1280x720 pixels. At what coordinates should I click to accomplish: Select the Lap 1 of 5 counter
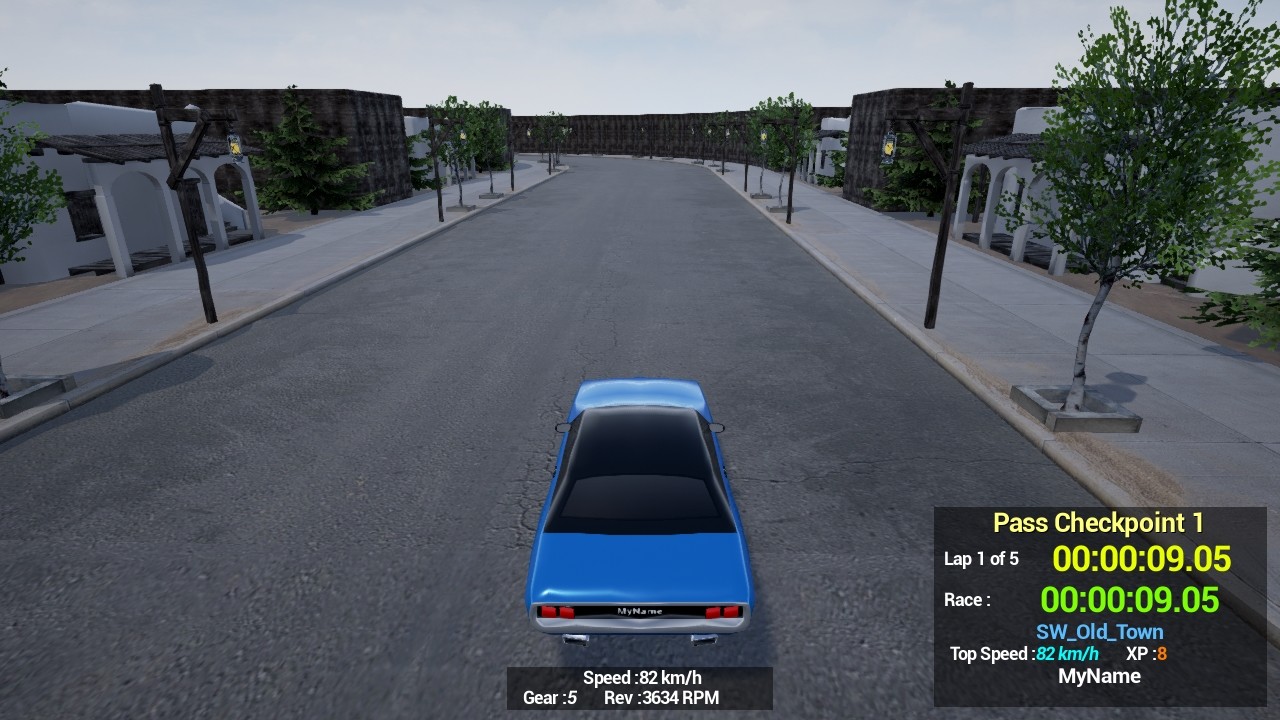pyautogui.click(x=981, y=560)
